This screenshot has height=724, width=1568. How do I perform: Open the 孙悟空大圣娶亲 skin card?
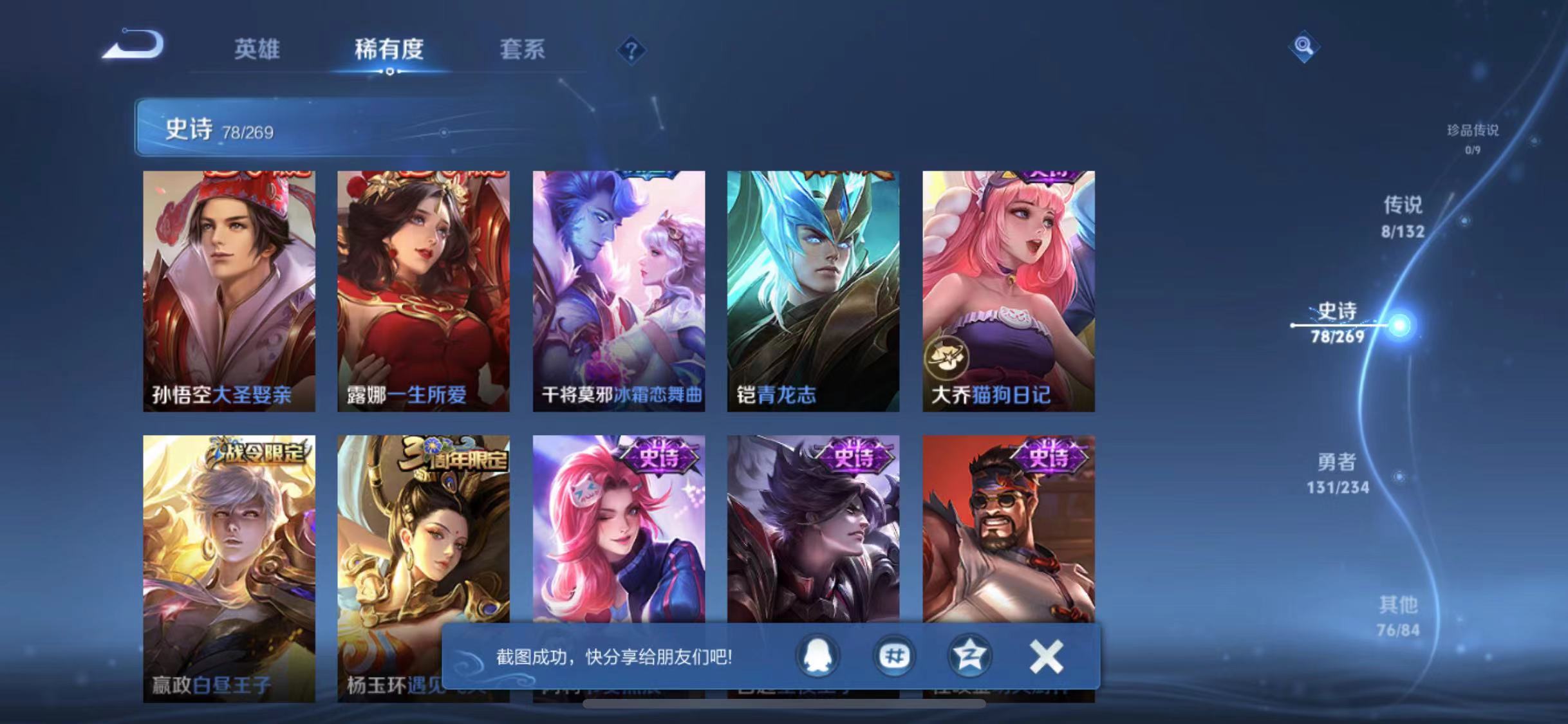228,290
